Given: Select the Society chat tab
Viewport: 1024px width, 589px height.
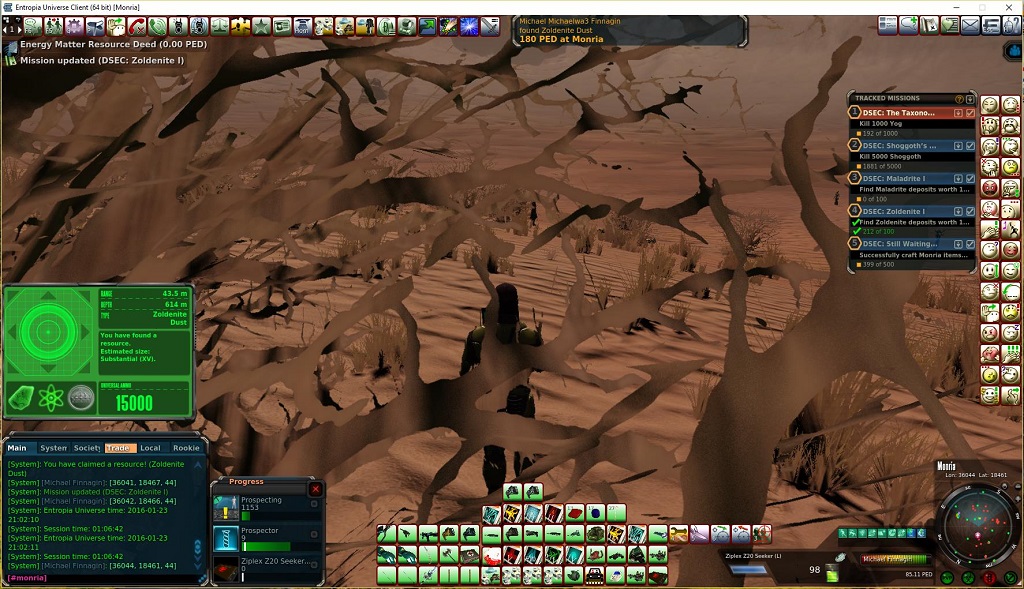Looking at the screenshot, I should (x=87, y=448).
